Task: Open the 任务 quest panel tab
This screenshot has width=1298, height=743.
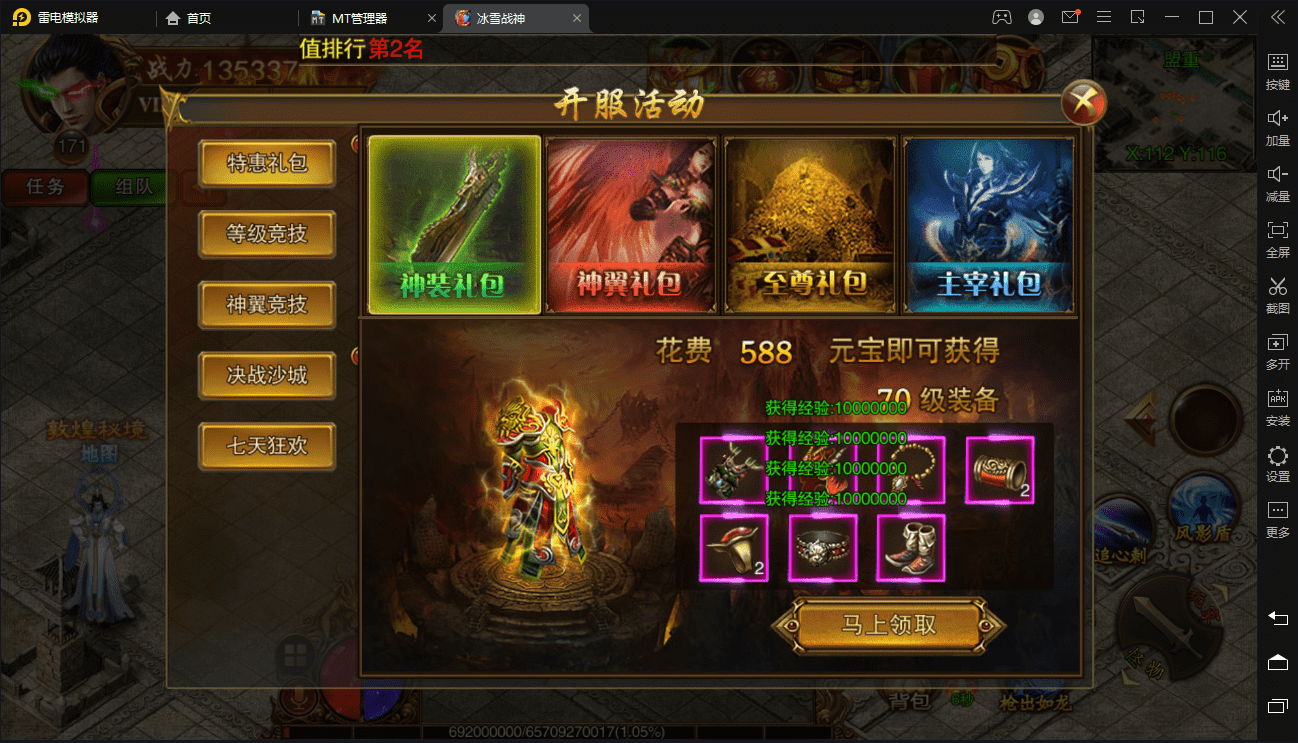Action: click(45, 187)
